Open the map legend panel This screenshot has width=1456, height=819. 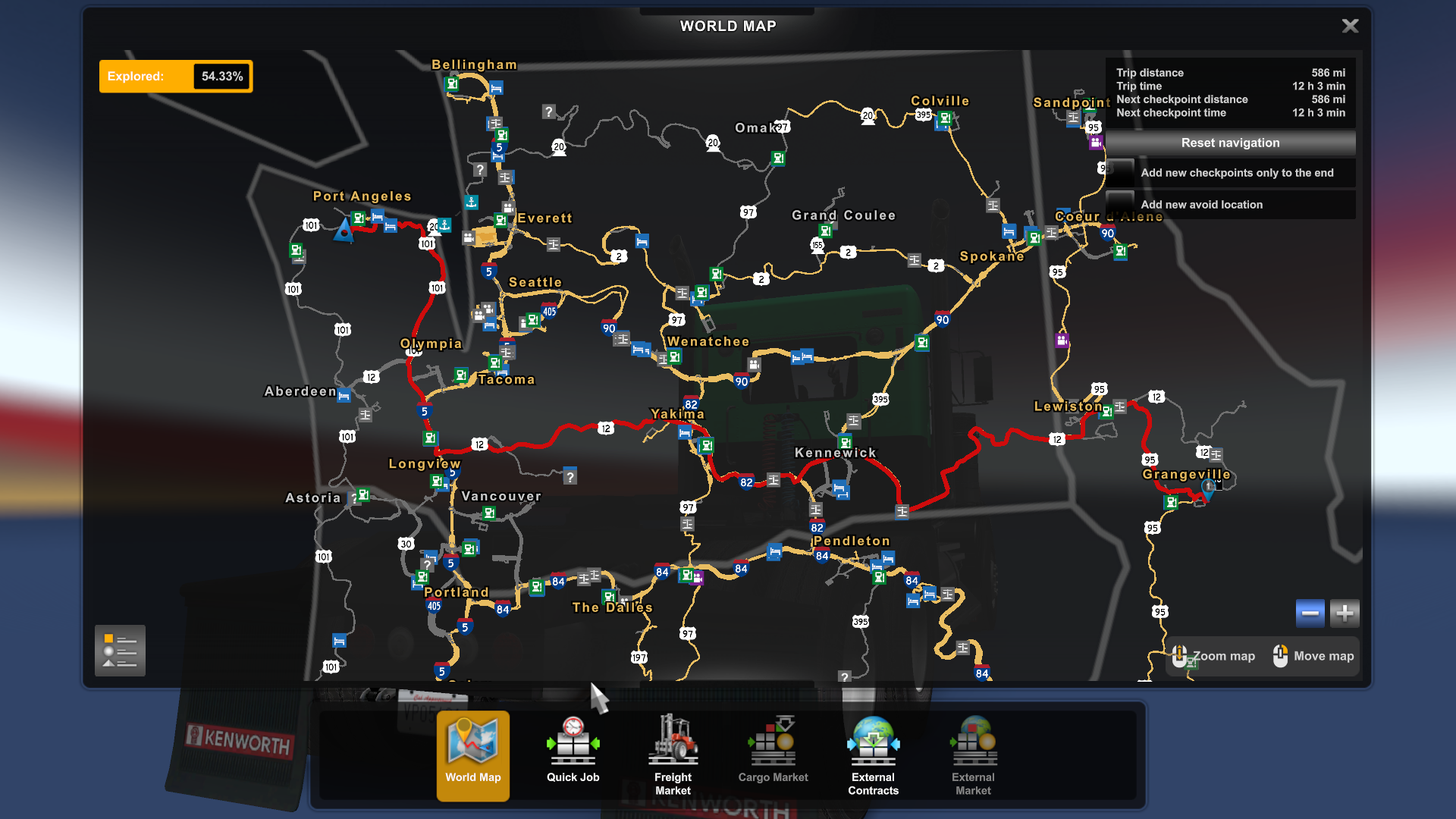[119, 651]
